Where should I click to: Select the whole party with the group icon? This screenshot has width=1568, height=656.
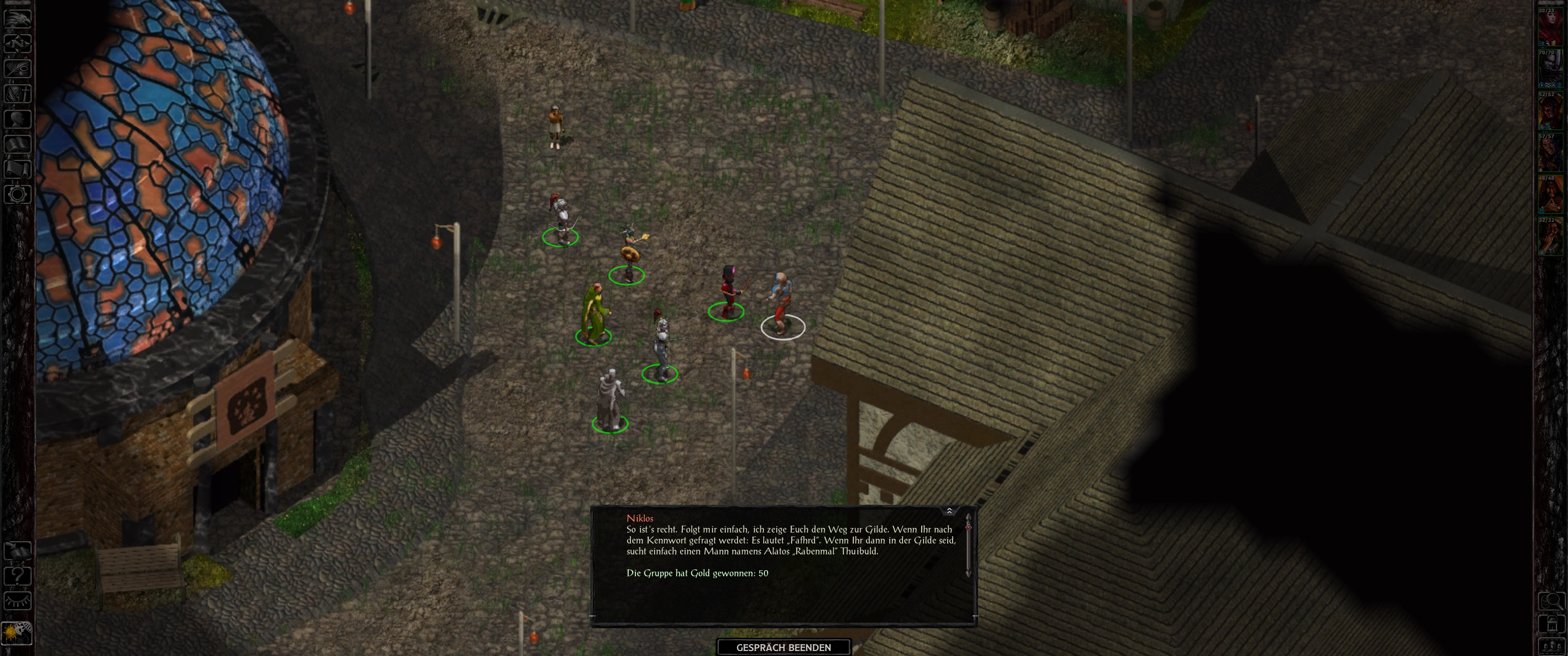[1551, 646]
